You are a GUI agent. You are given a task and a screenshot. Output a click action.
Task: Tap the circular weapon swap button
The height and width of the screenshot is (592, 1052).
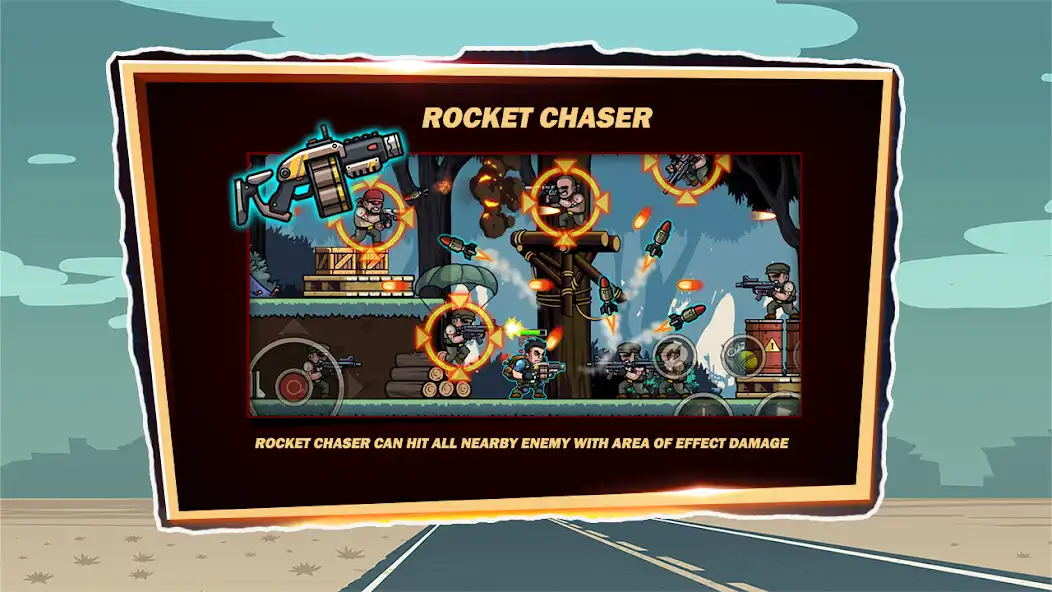[x=674, y=357]
